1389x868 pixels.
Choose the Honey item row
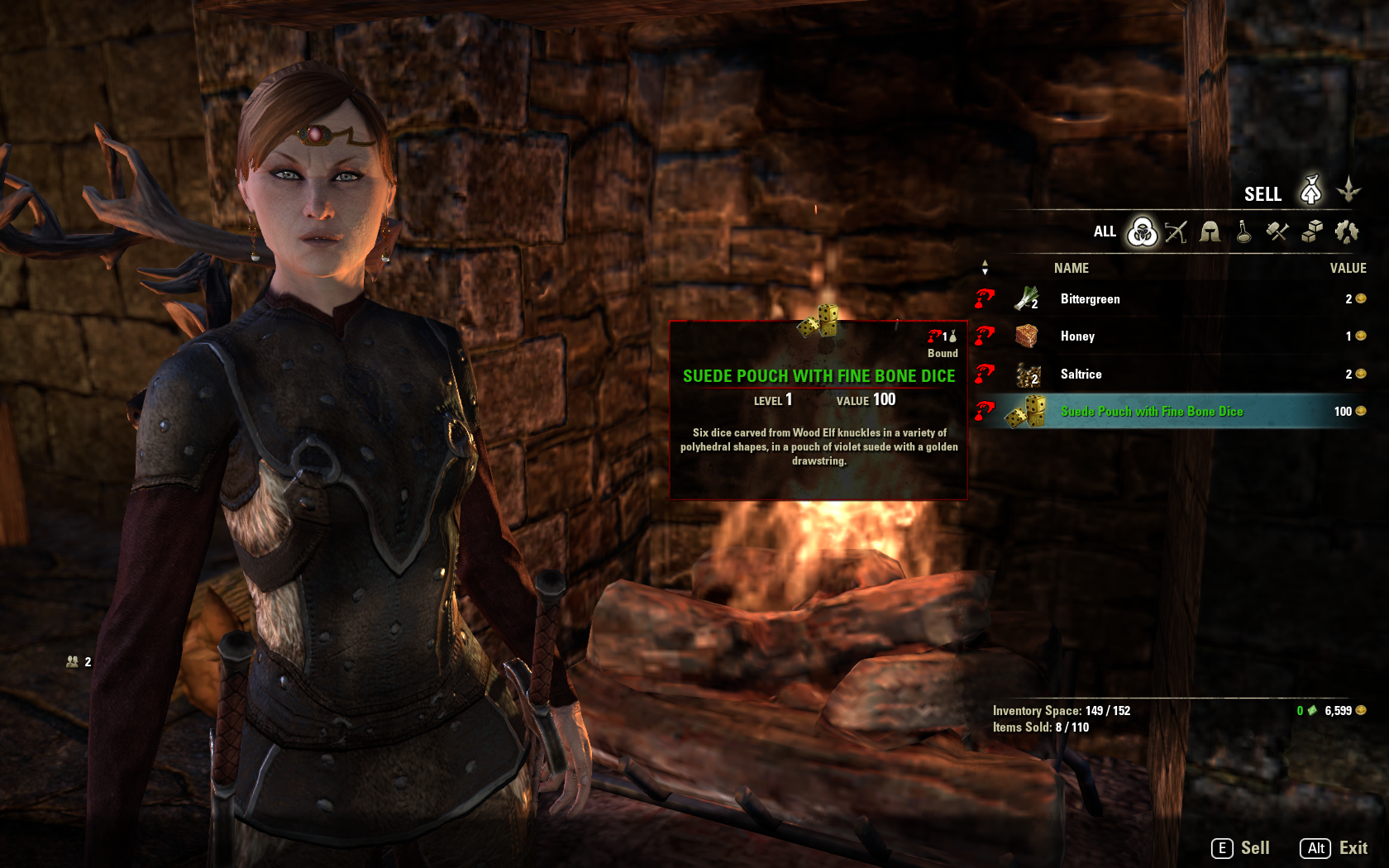pyautogui.click(x=1077, y=336)
